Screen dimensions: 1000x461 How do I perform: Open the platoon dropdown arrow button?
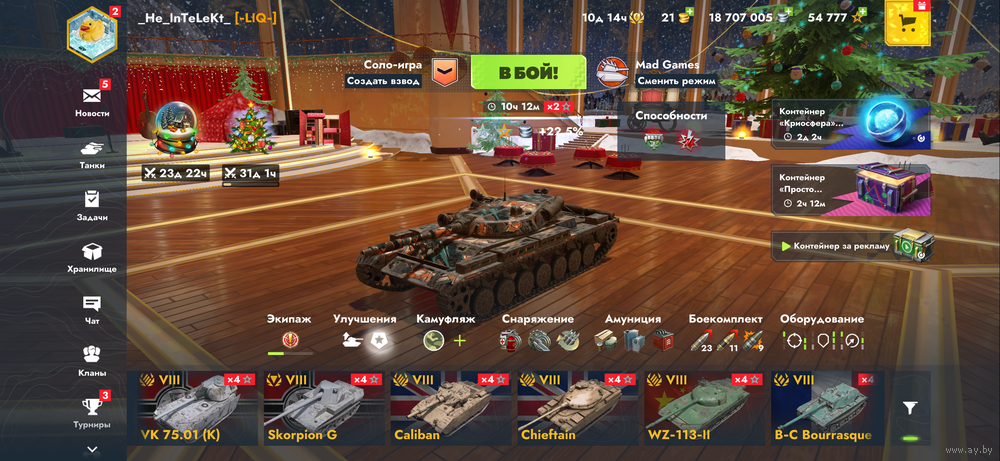pyautogui.click(x=444, y=72)
